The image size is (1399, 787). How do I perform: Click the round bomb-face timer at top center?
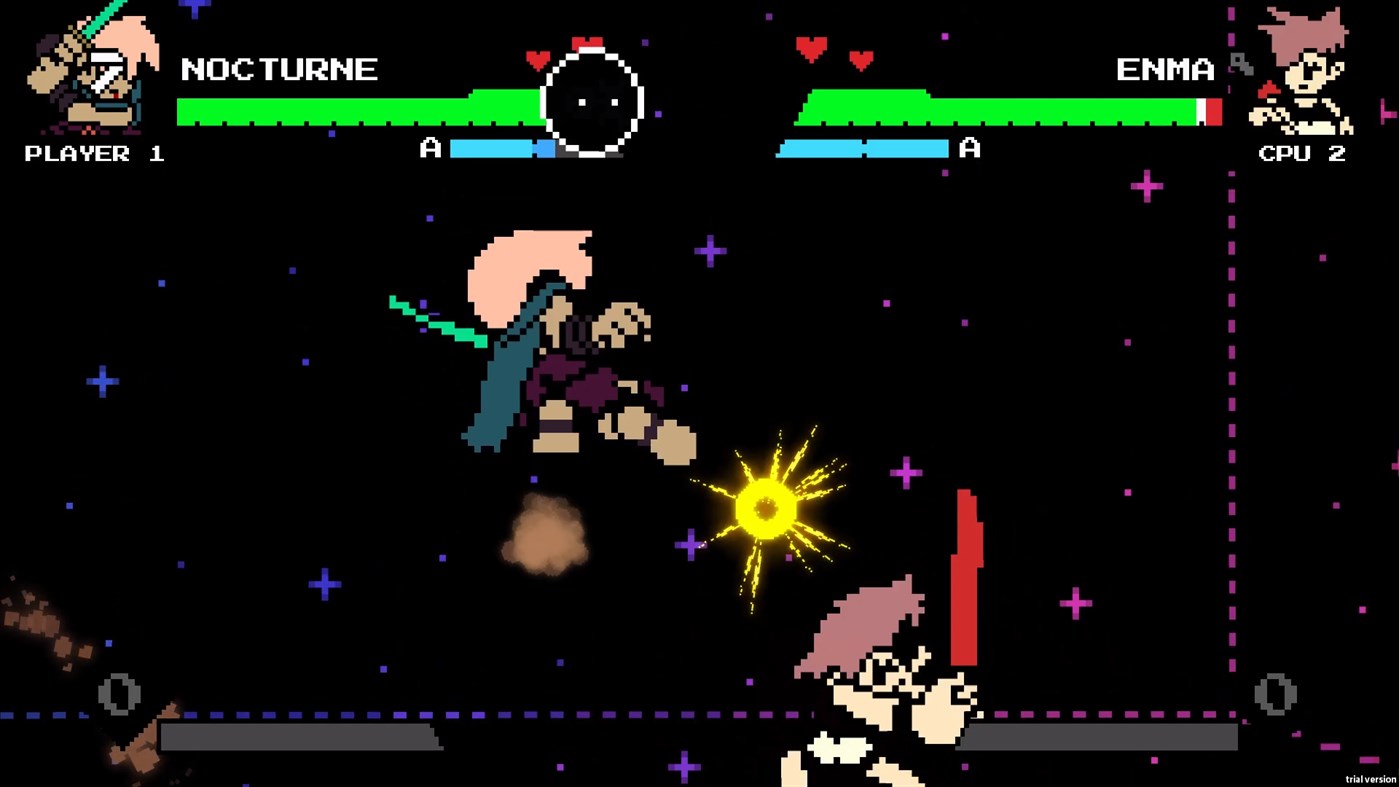[593, 99]
